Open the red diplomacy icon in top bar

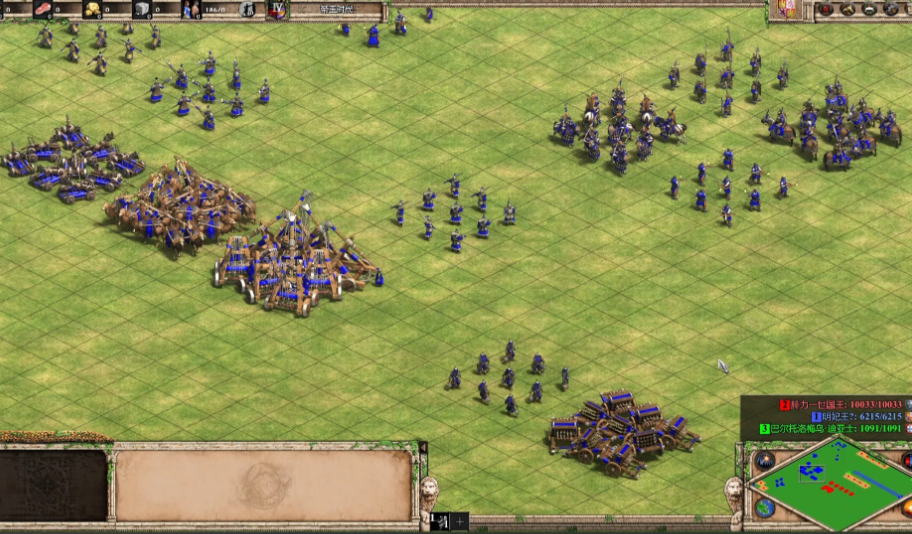826,10
